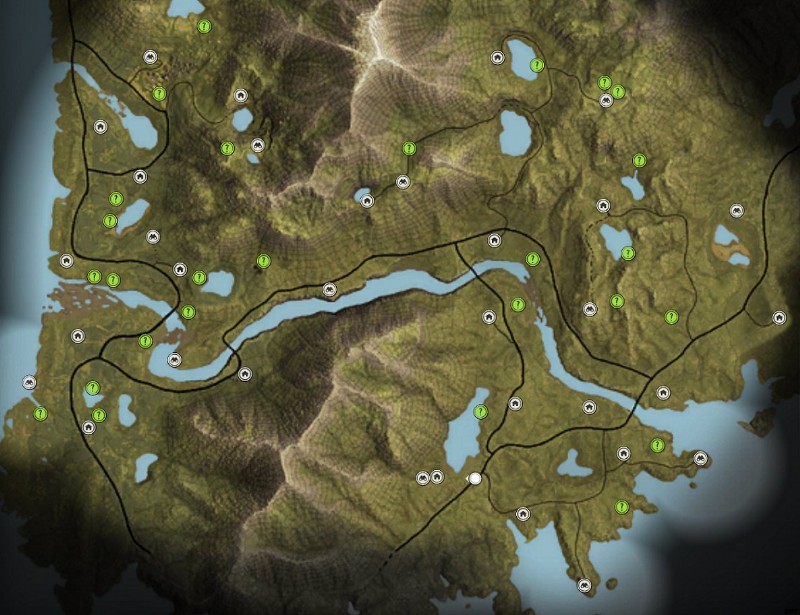Select the white marker on the central river bank
Screen dimensions: 800x615
(x=328, y=290)
